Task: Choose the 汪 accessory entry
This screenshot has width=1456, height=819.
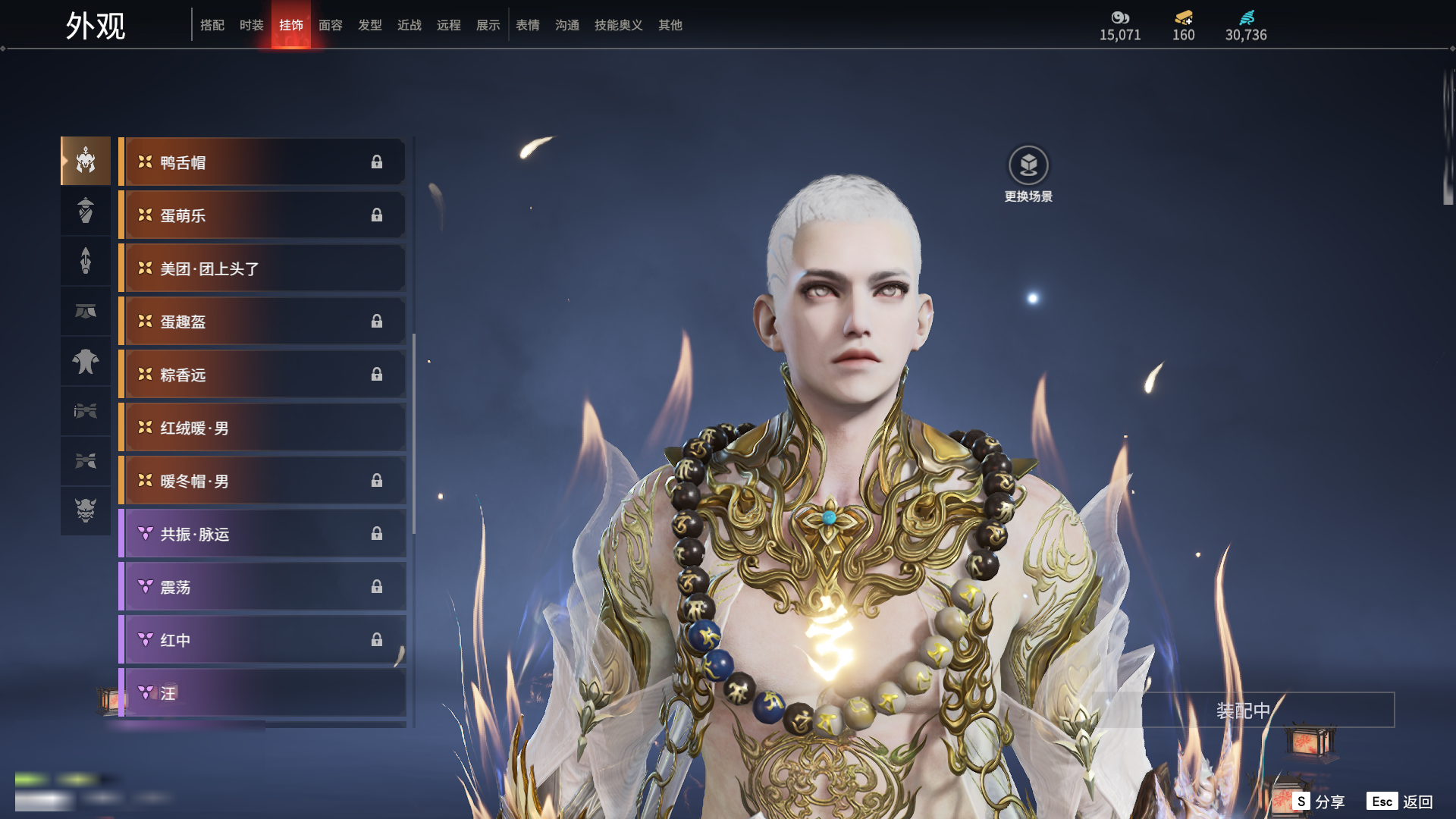Action: (x=262, y=693)
